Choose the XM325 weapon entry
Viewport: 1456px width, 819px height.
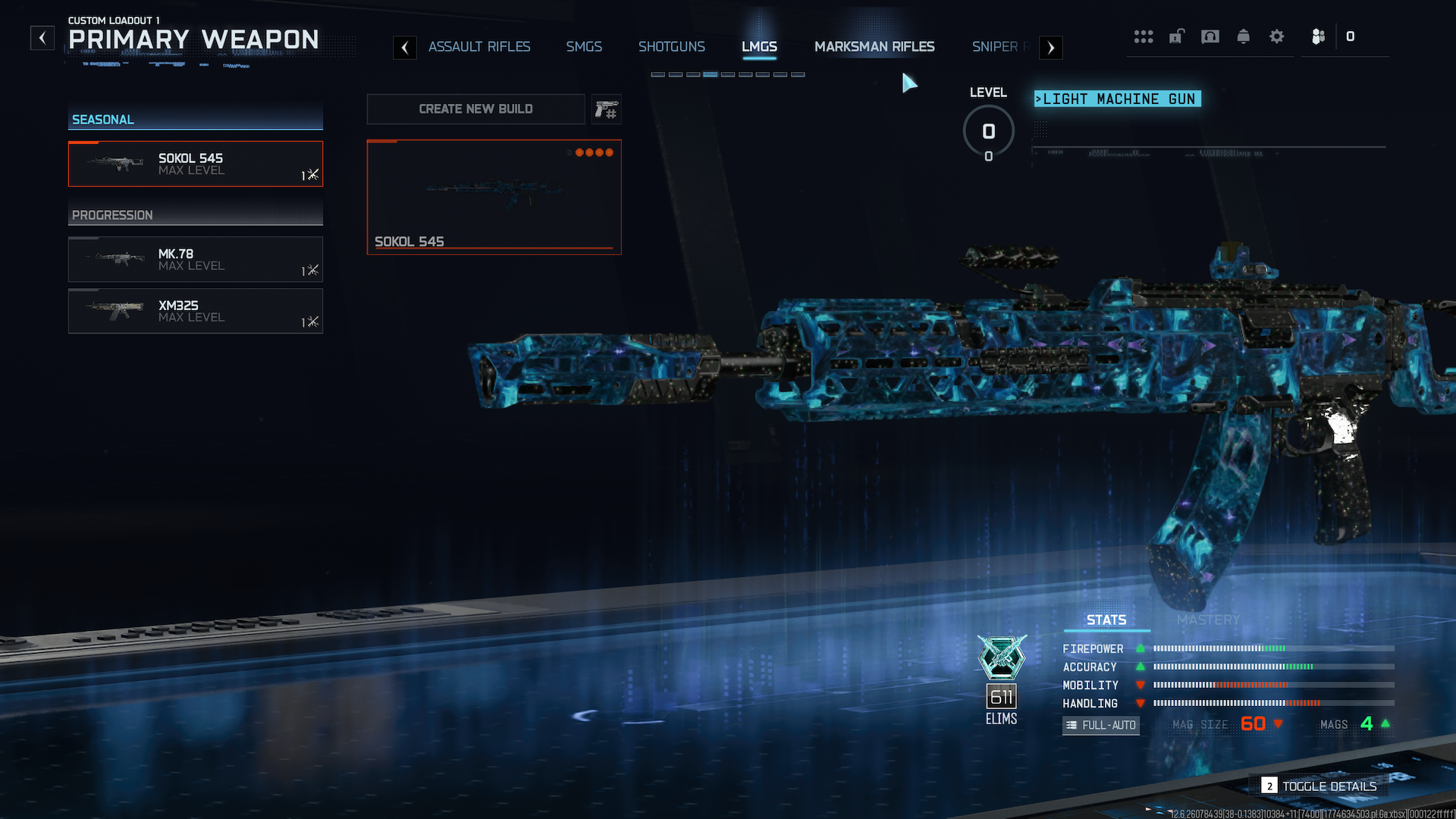[x=196, y=311]
